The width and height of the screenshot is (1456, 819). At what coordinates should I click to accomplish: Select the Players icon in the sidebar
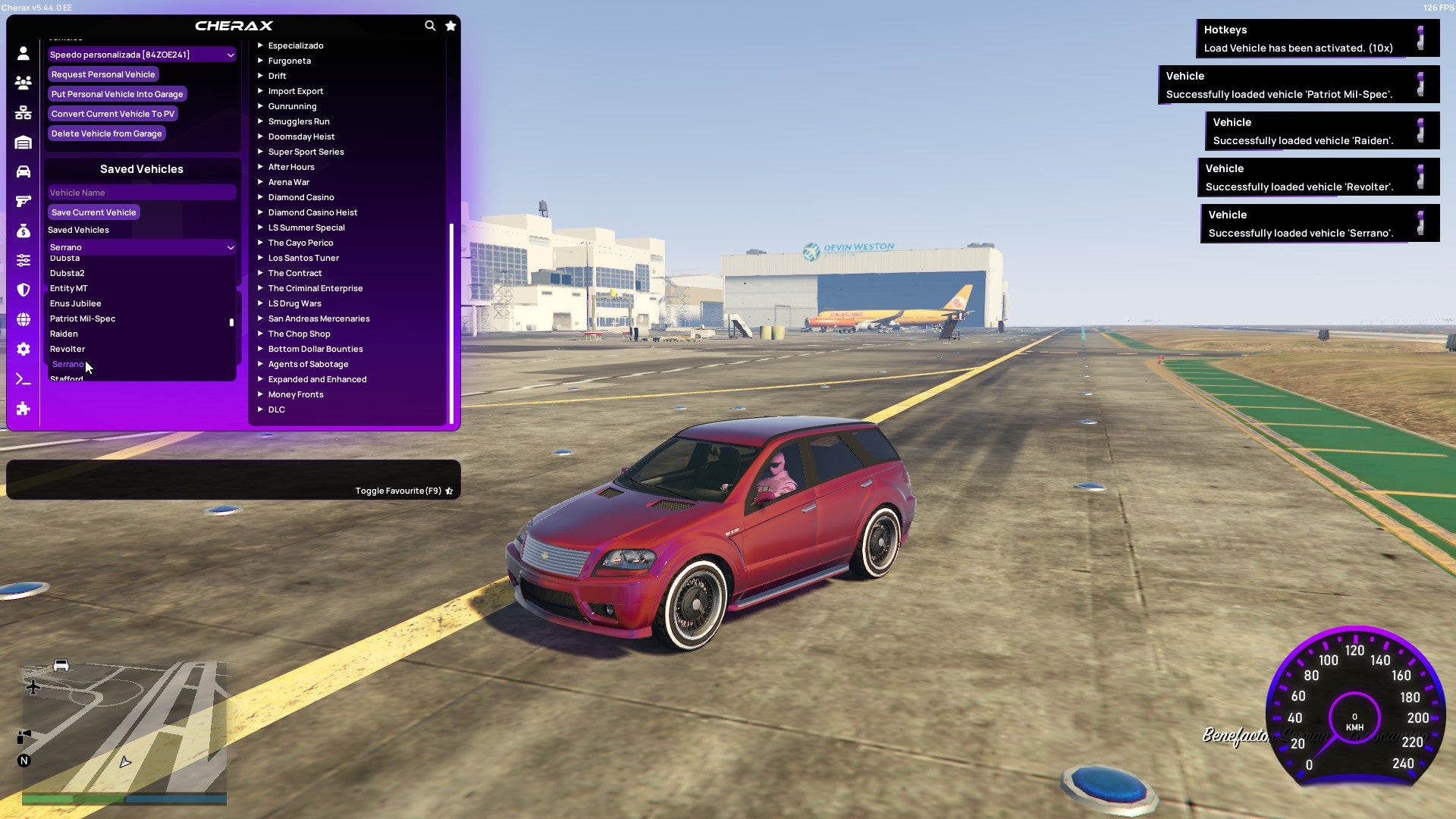pyautogui.click(x=23, y=83)
